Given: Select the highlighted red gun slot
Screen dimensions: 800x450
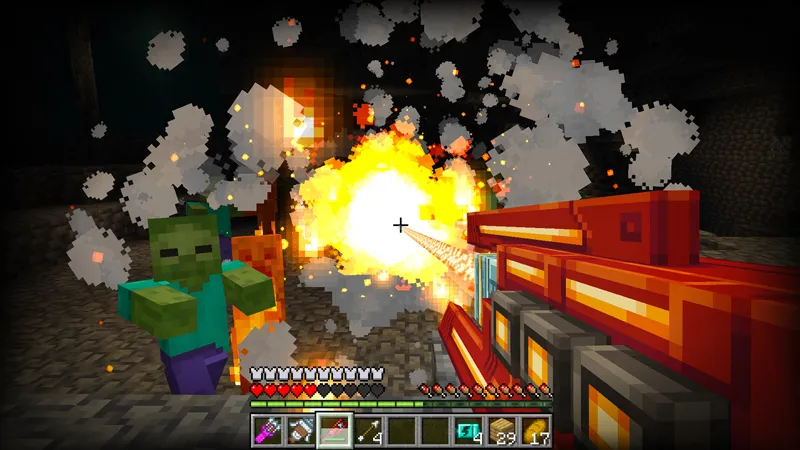Looking at the screenshot, I should pyautogui.click(x=334, y=430).
